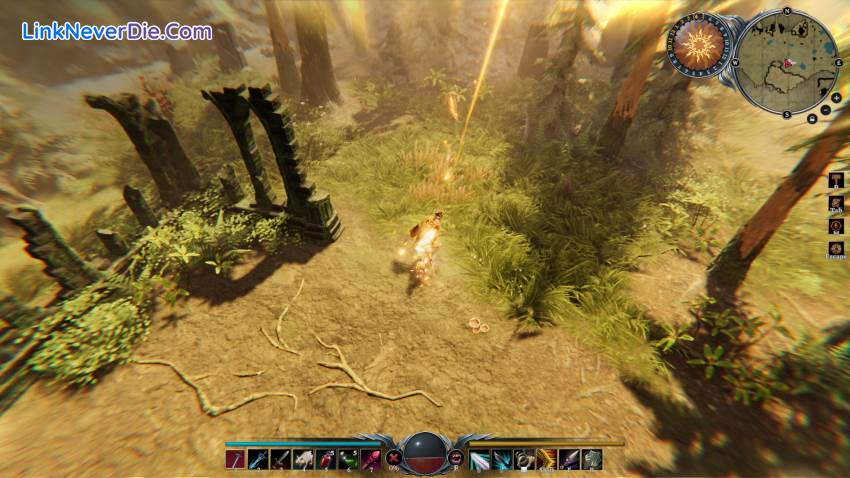Viewport: 850px width, 478px height.
Task: Select the white wolf hotbar slot
Action: (303, 460)
